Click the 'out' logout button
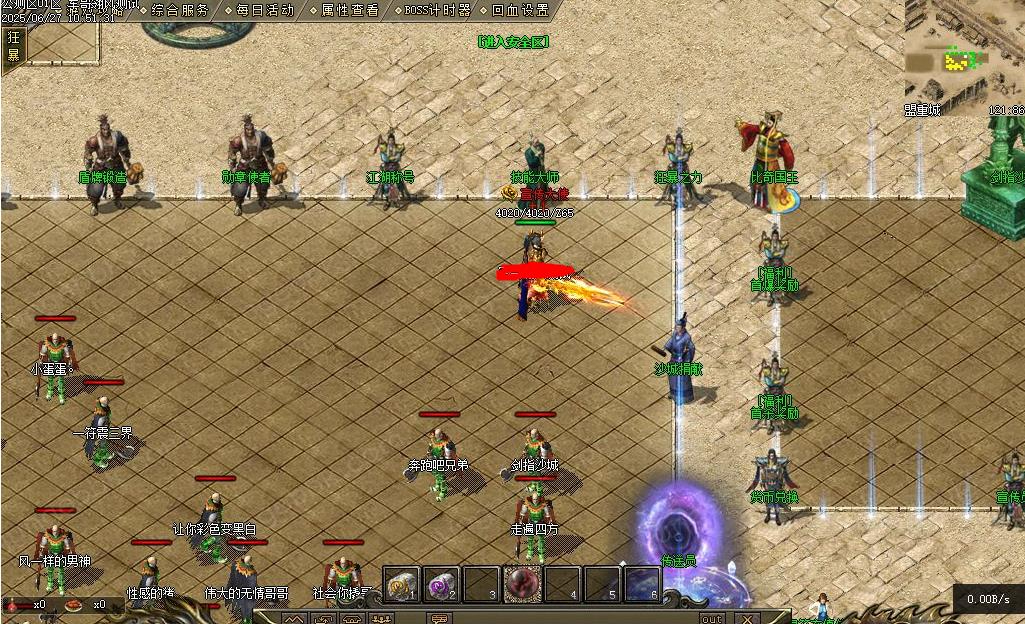This screenshot has width=1025, height=624. point(711,618)
